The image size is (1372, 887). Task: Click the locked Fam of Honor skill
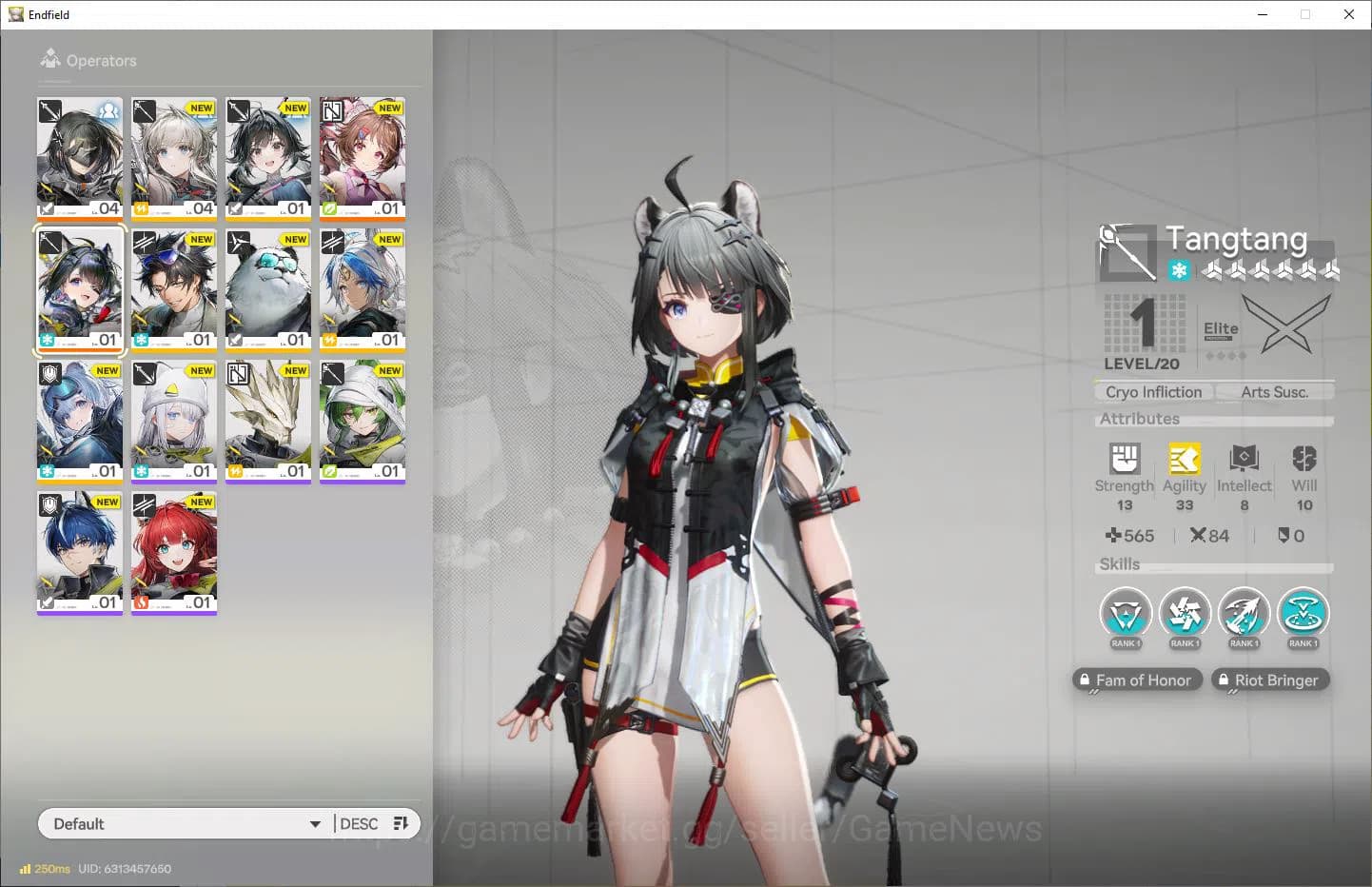(x=1137, y=680)
